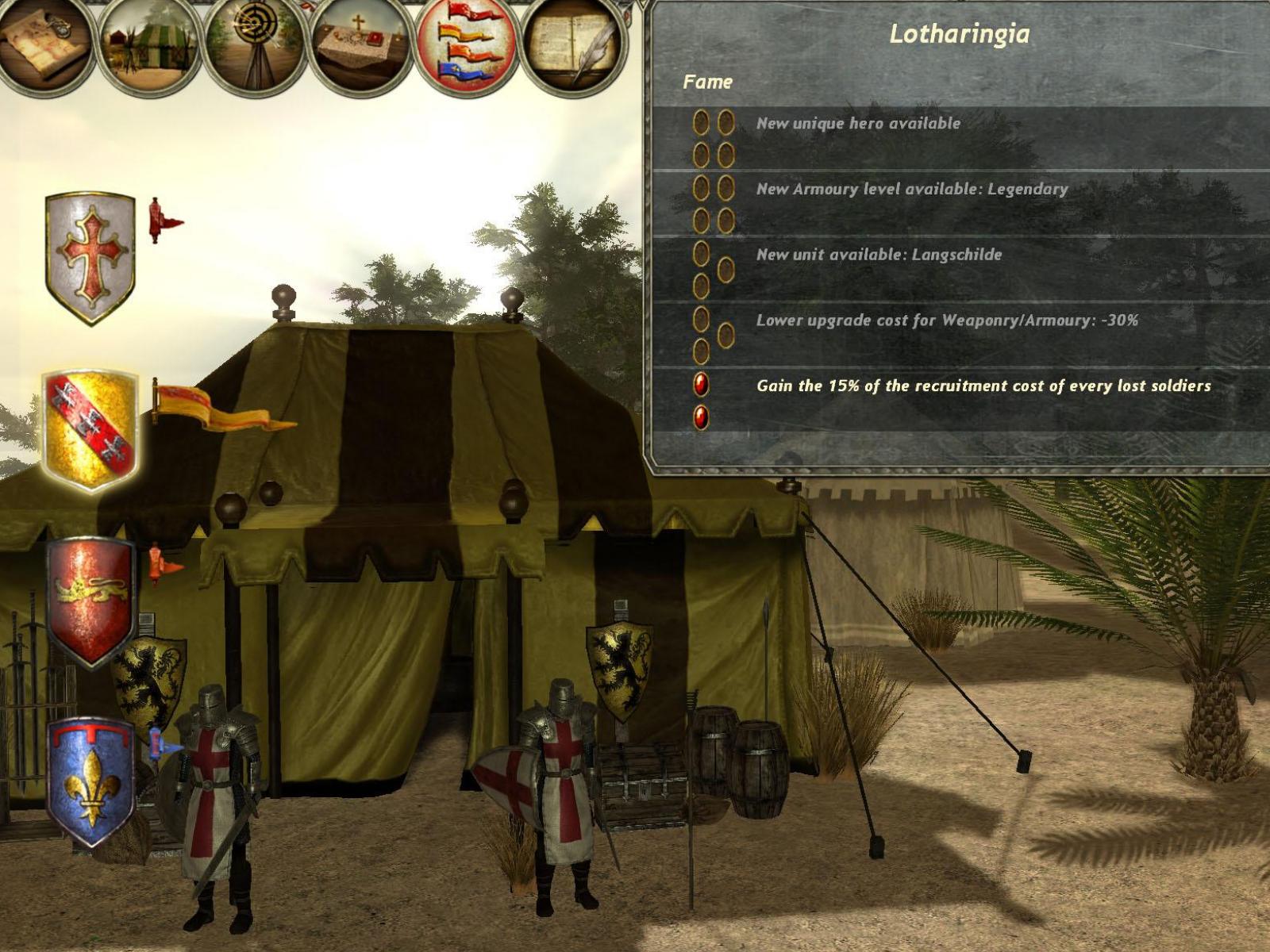Image resolution: width=1270 pixels, height=952 pixels.
Task: Select the silver crusader cross shield
Action: [x=91, y=254]
